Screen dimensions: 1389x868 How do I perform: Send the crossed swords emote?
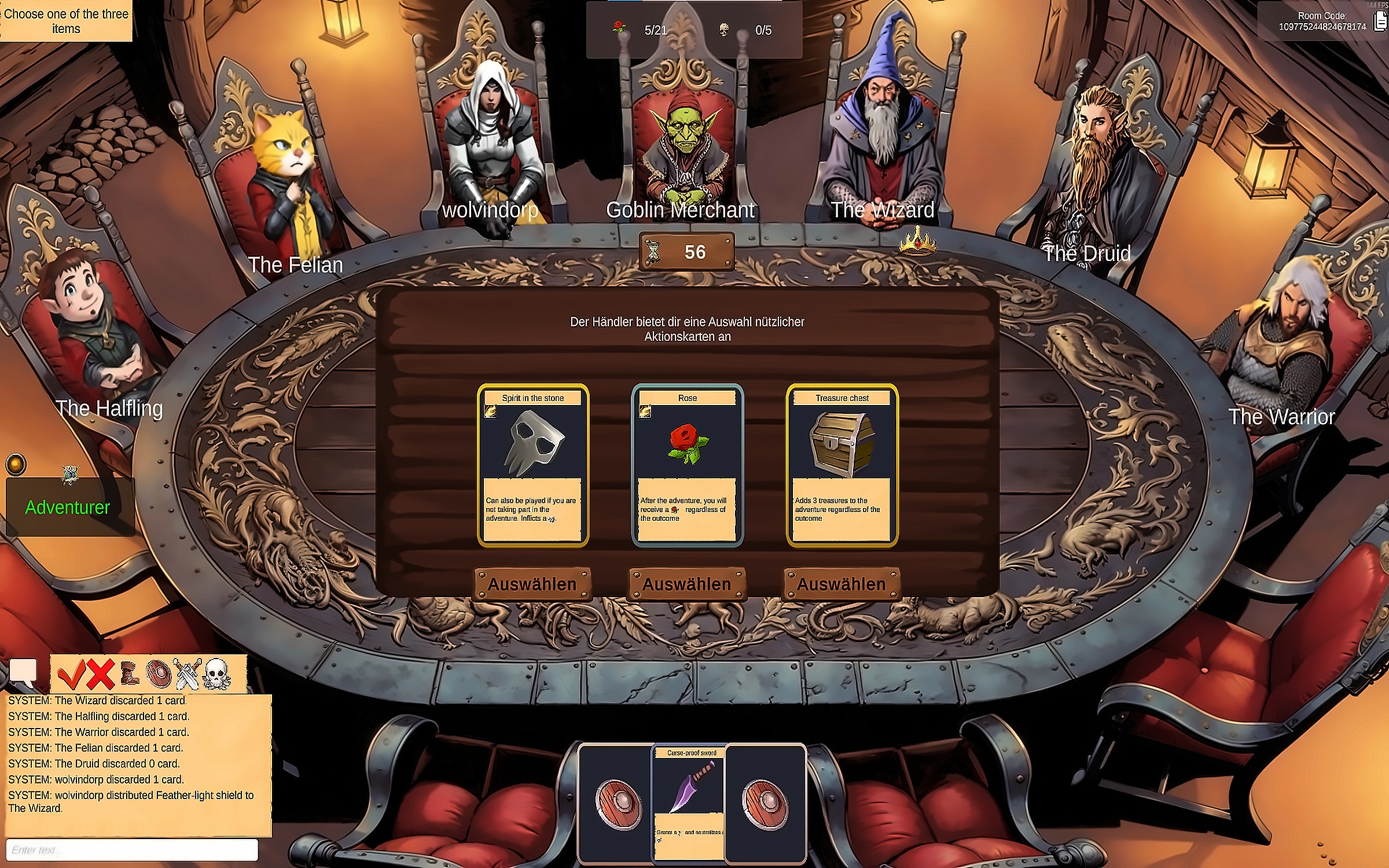coord(188,674)
